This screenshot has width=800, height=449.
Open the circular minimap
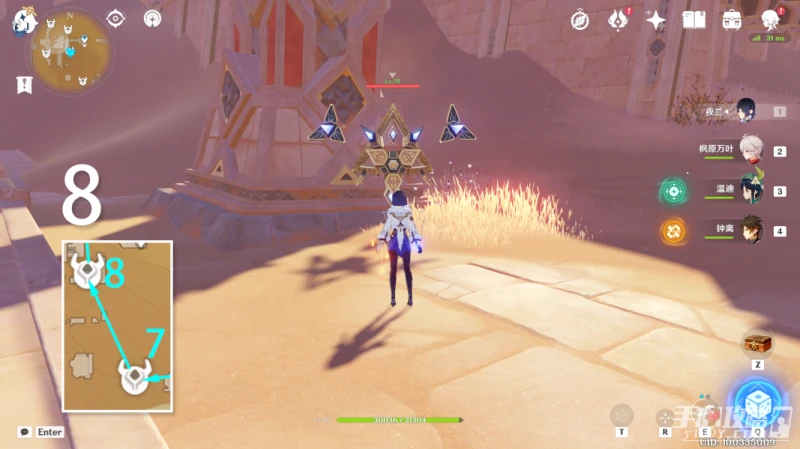pyautogui.click(x=70, y=52)
